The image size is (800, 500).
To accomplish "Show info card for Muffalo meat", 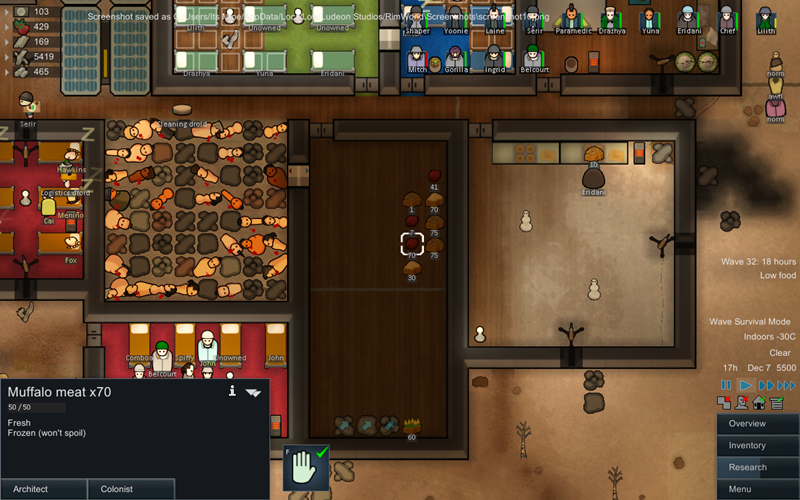I will tap(232, 391).
